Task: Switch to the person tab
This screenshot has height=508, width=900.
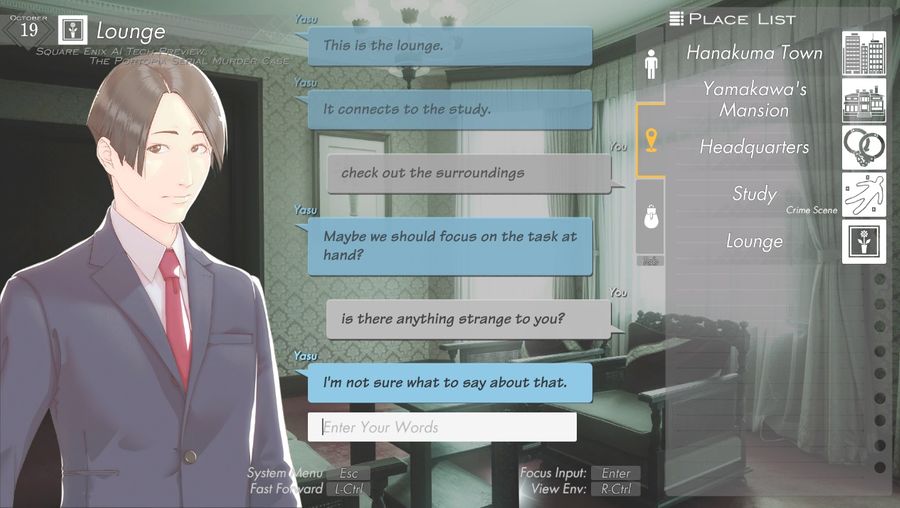Action: pos(651,67)
